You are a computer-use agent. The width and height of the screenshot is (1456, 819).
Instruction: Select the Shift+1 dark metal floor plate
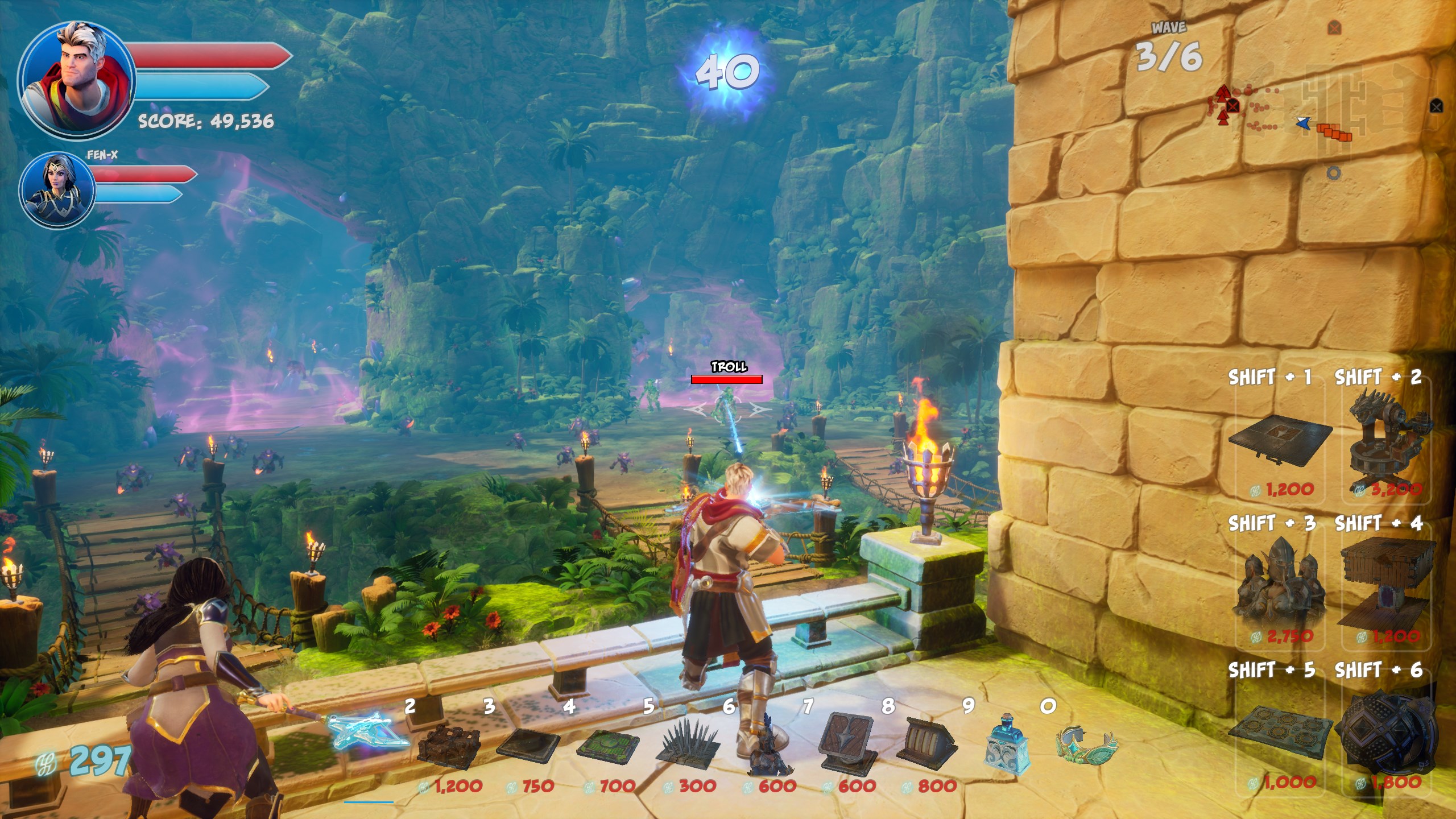1280,441
